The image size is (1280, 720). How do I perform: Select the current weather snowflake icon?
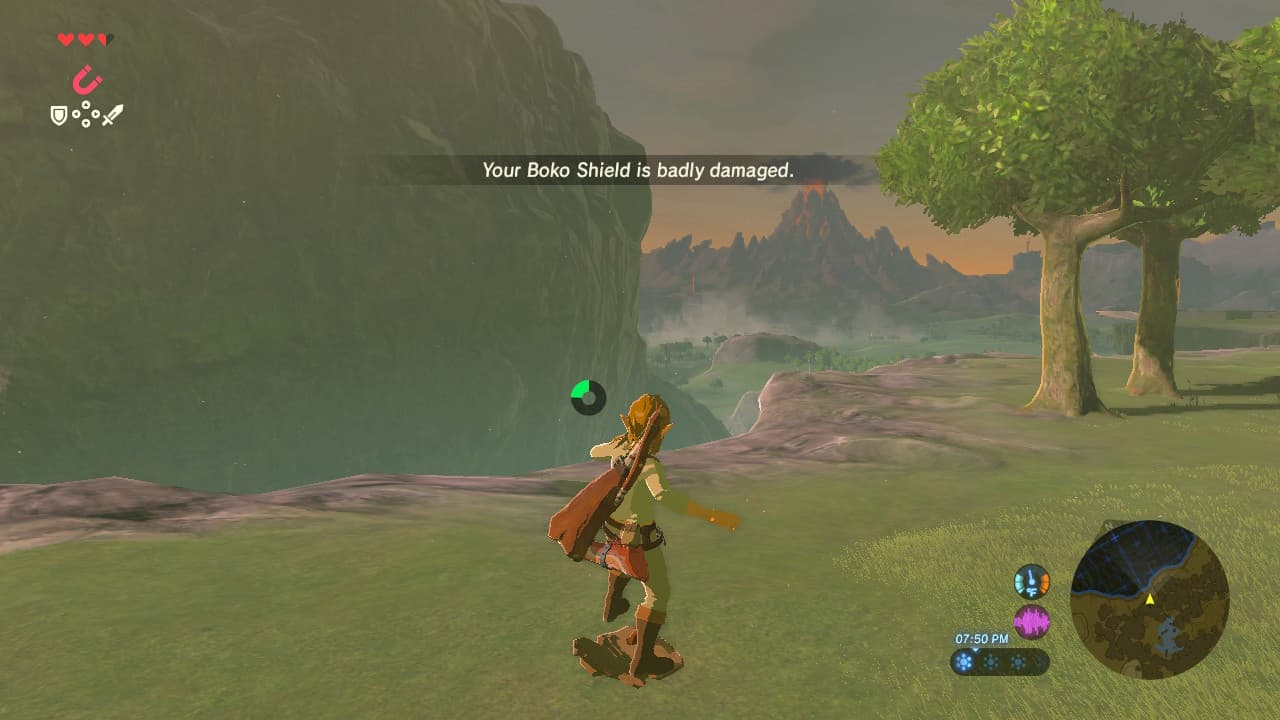point(963,663)
